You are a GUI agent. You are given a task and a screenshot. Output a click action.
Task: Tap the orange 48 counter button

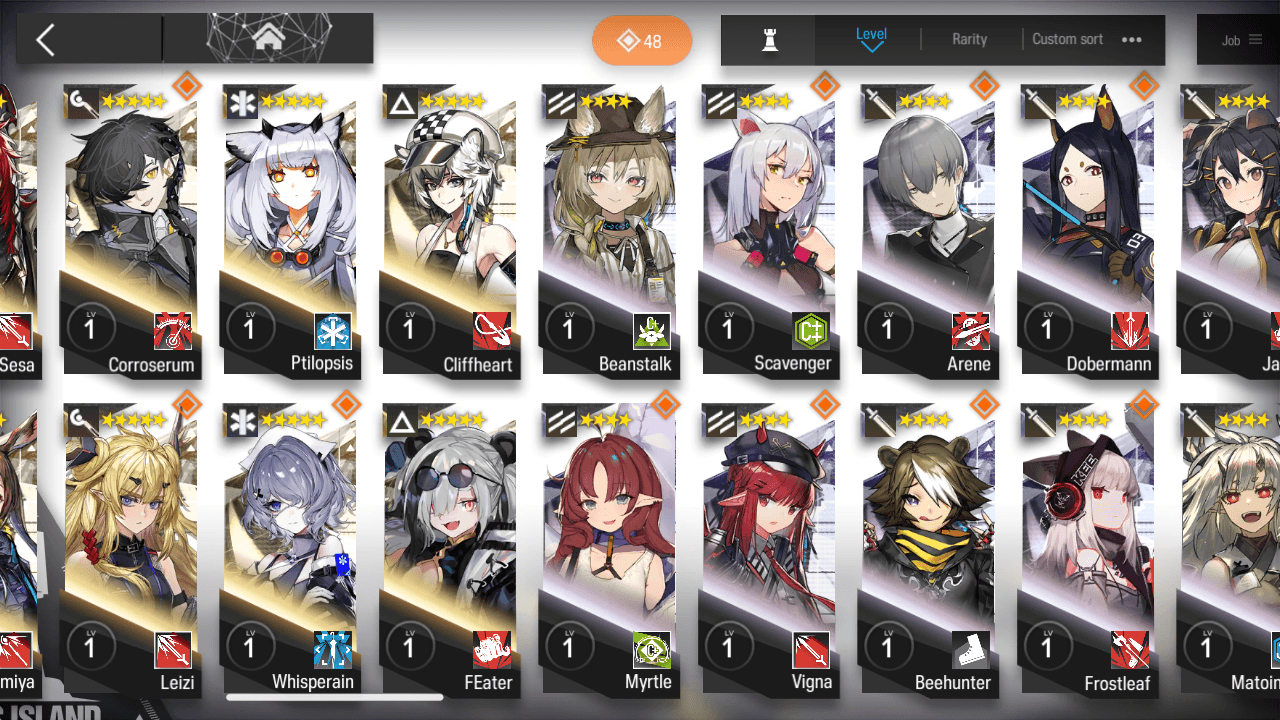pos(642,41)
